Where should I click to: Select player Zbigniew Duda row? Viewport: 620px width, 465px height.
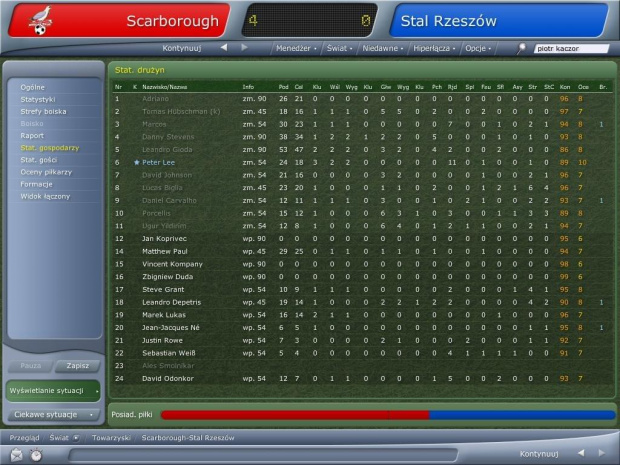click(163, 276)
